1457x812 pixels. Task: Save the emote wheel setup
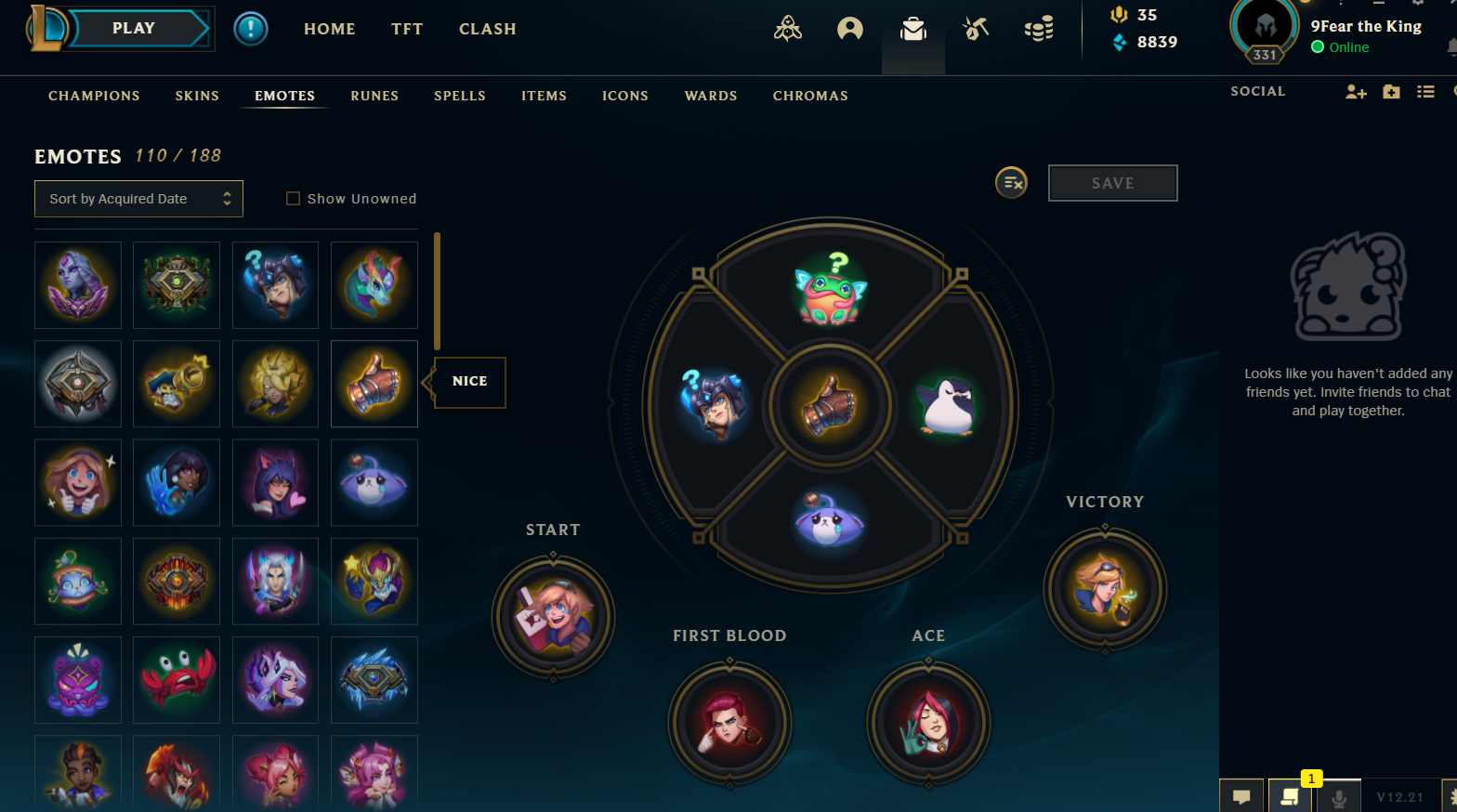1112,183
